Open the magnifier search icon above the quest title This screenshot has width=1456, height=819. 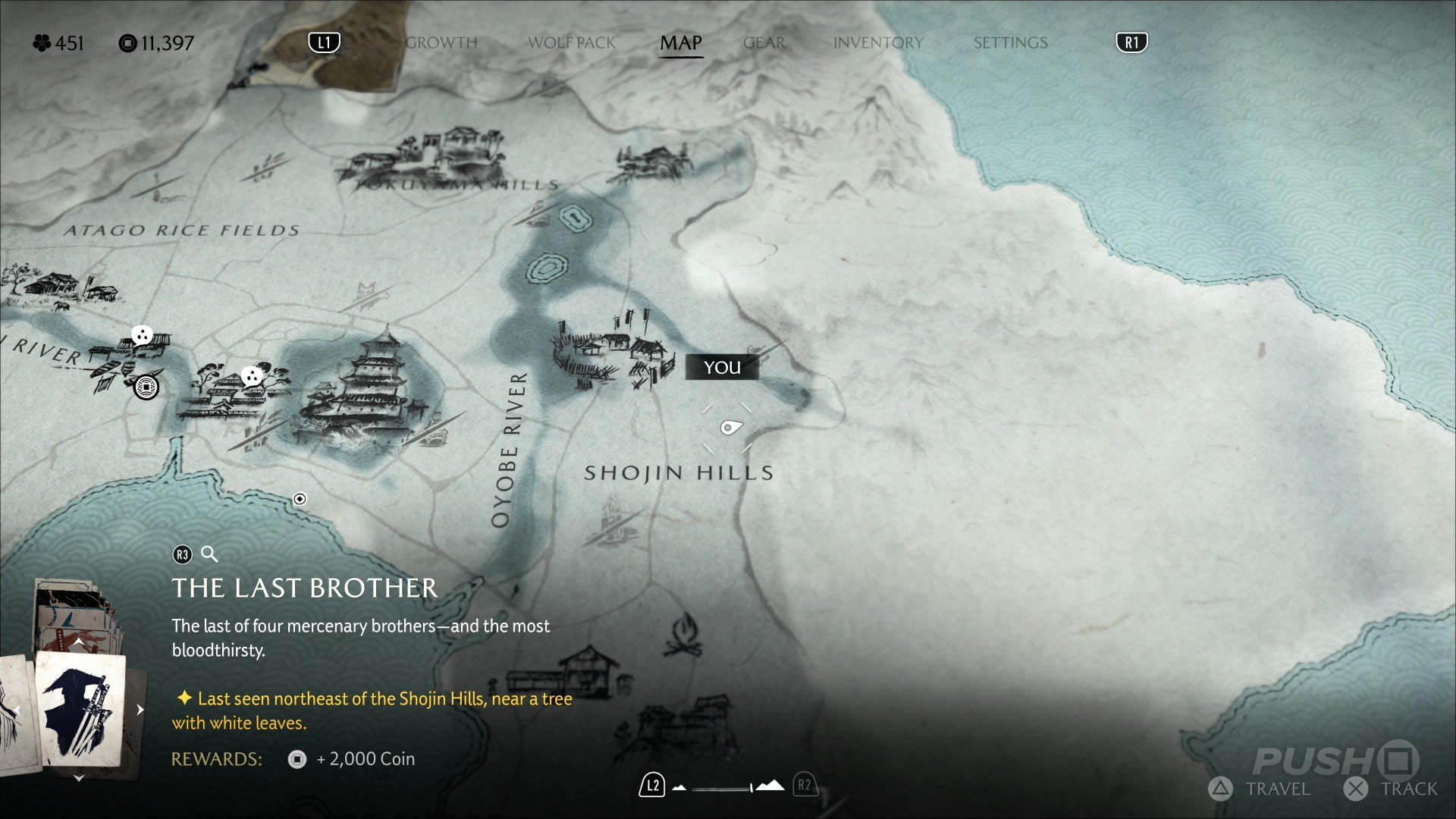209,554
